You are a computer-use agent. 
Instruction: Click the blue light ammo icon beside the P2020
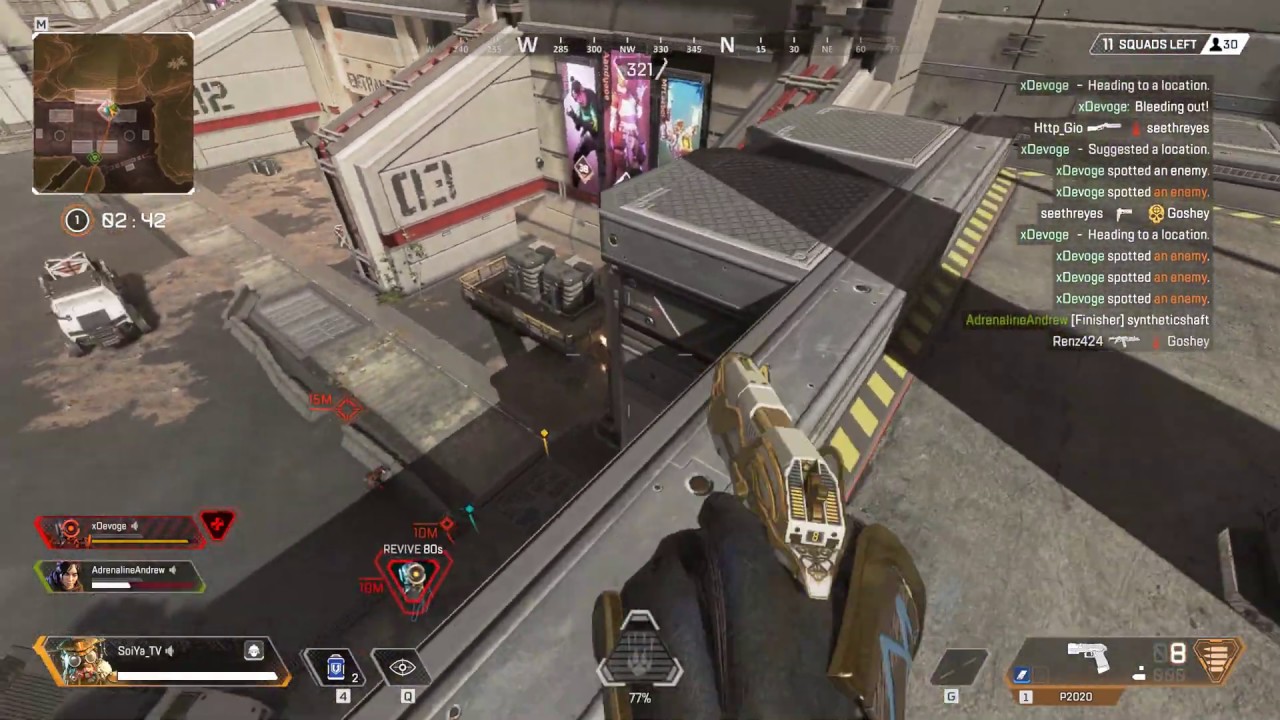1022,676
